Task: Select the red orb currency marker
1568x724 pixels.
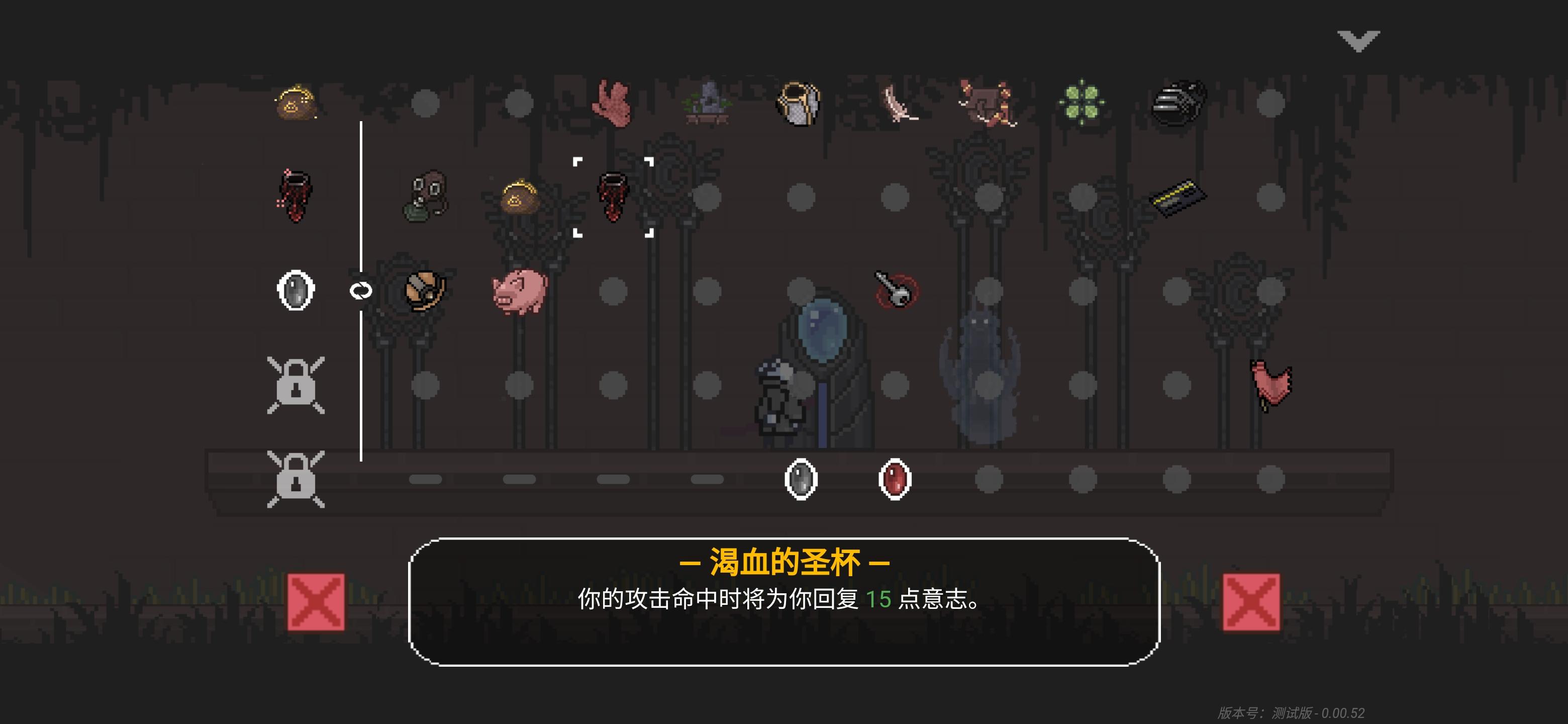Action: tap(895, 480)
